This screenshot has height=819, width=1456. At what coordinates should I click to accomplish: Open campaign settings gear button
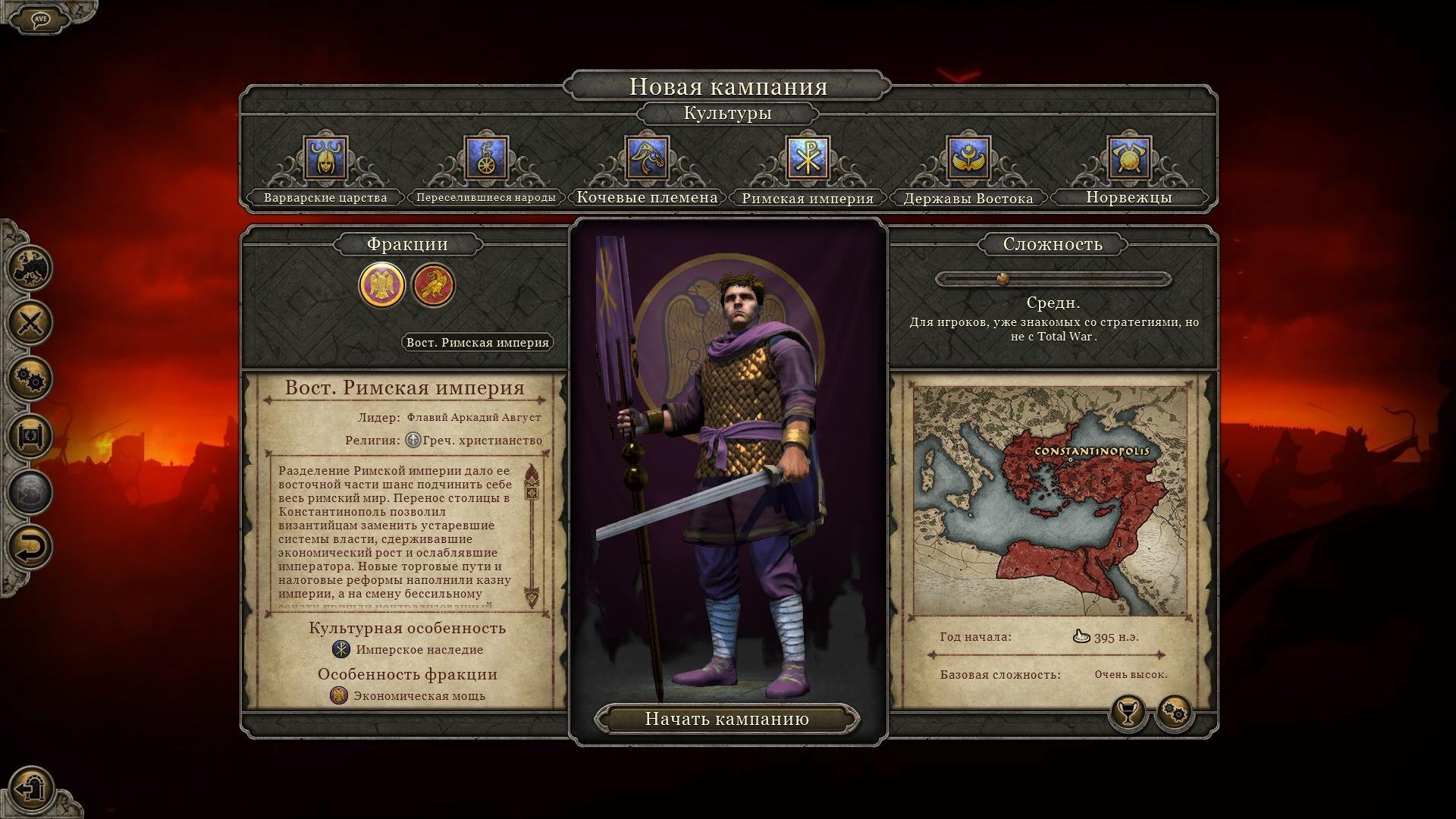pos(1174,712)
